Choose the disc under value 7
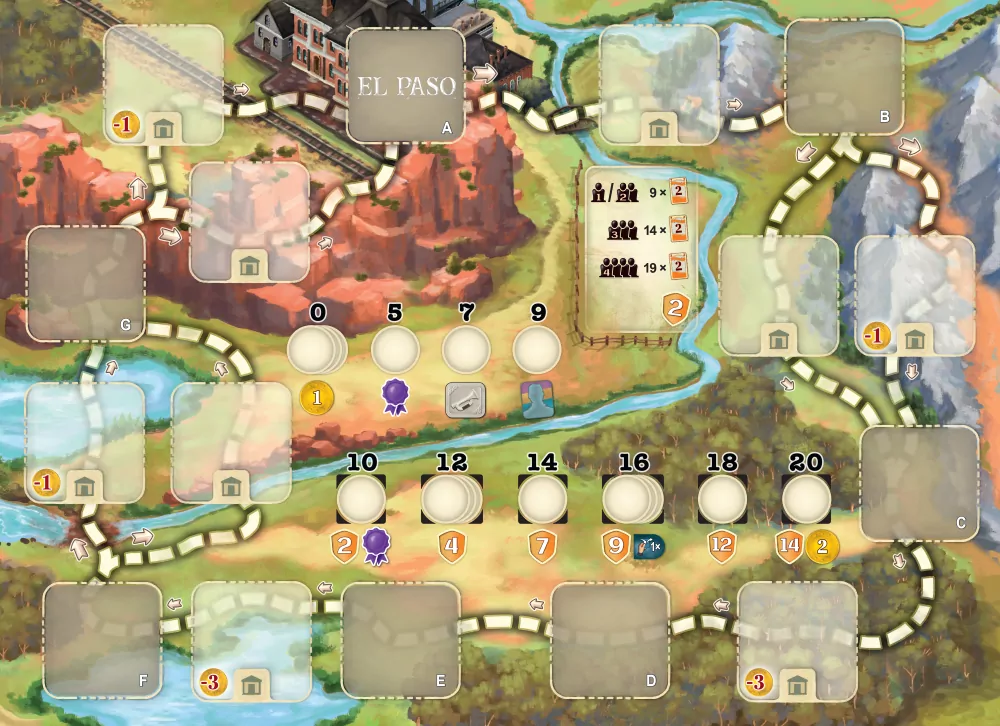 point(466,352)
